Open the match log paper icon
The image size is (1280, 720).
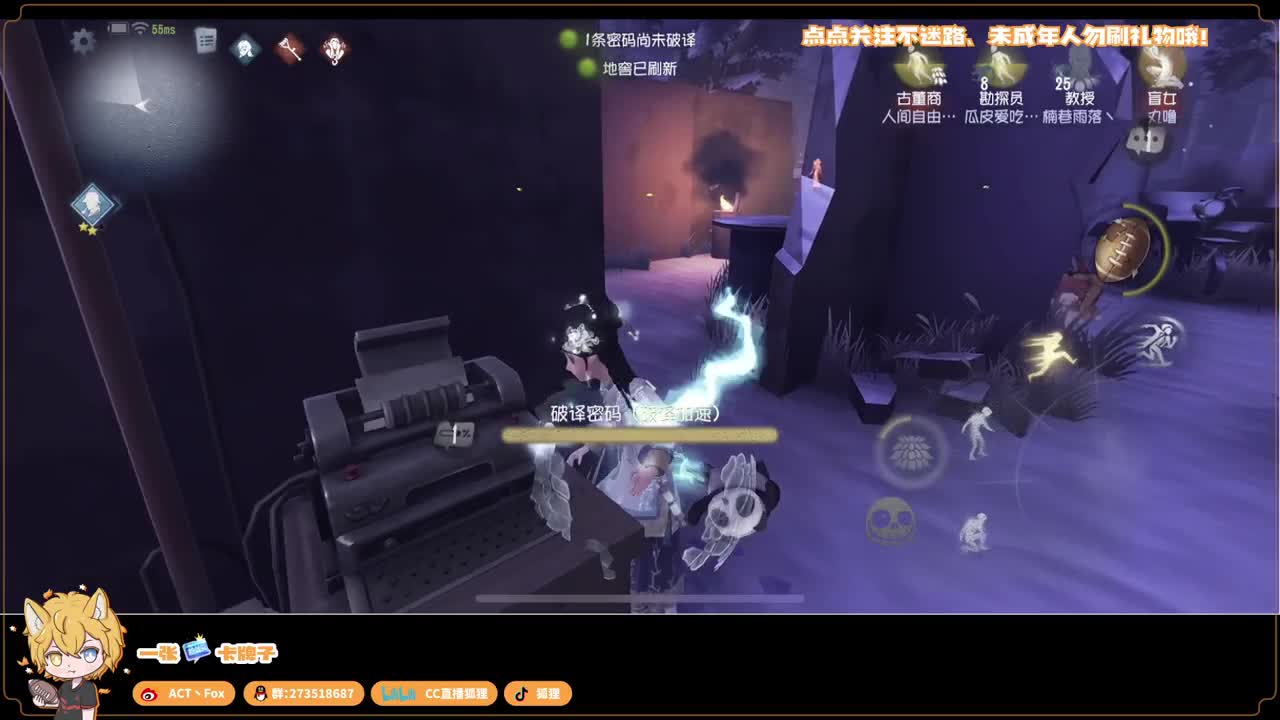click(x=206, y=41)
